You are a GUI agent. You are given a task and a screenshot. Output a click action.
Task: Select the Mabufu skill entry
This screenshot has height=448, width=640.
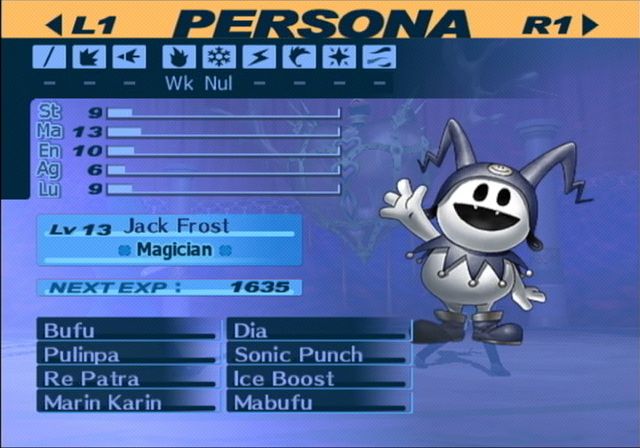pyautogui.click(x=318, y=402)
